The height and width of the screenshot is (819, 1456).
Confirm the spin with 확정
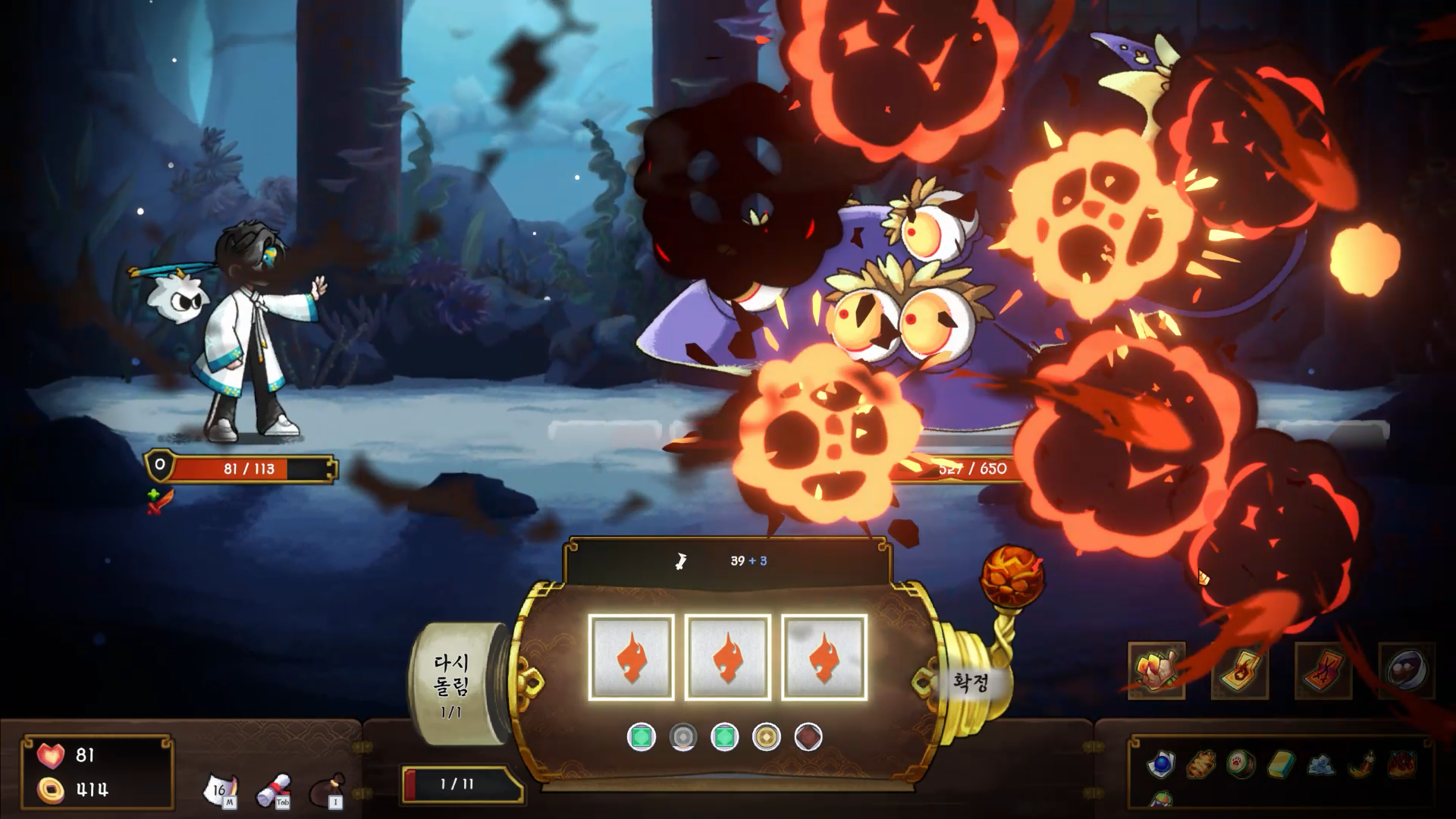pyautogui.click(x=971, y=682)
